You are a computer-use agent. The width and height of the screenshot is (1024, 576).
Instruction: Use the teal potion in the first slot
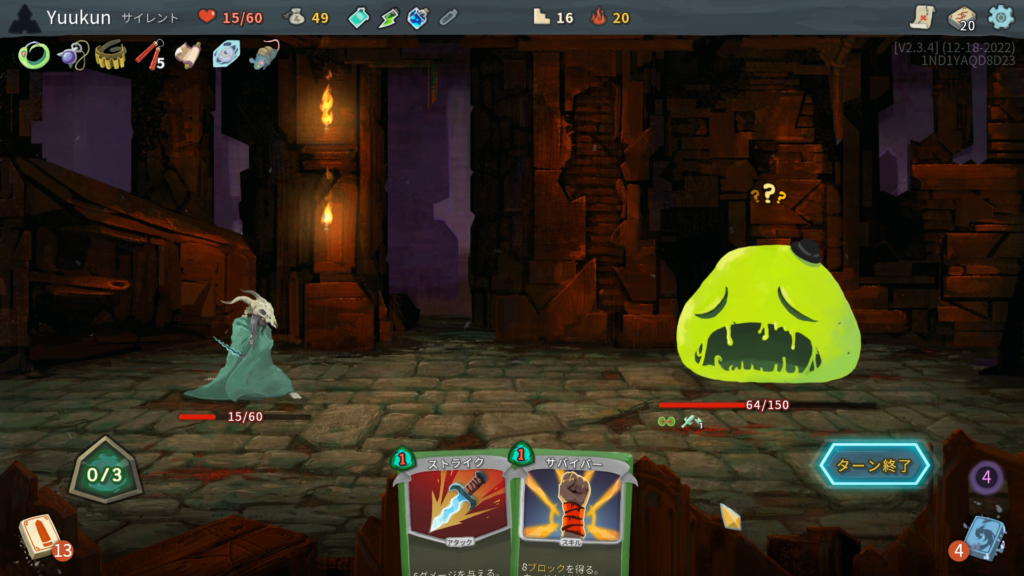pyautogui.click(x=359, y=18)
